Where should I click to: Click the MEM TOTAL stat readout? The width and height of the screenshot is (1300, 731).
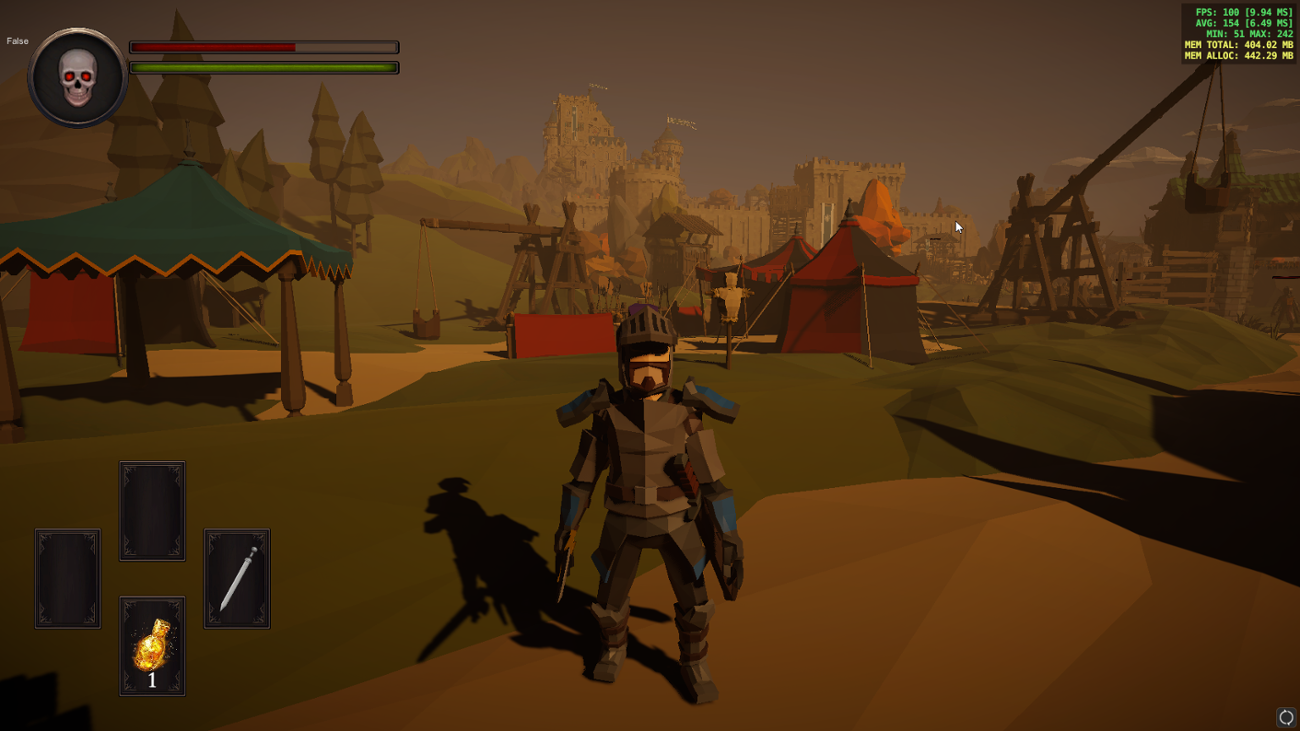1238,44
